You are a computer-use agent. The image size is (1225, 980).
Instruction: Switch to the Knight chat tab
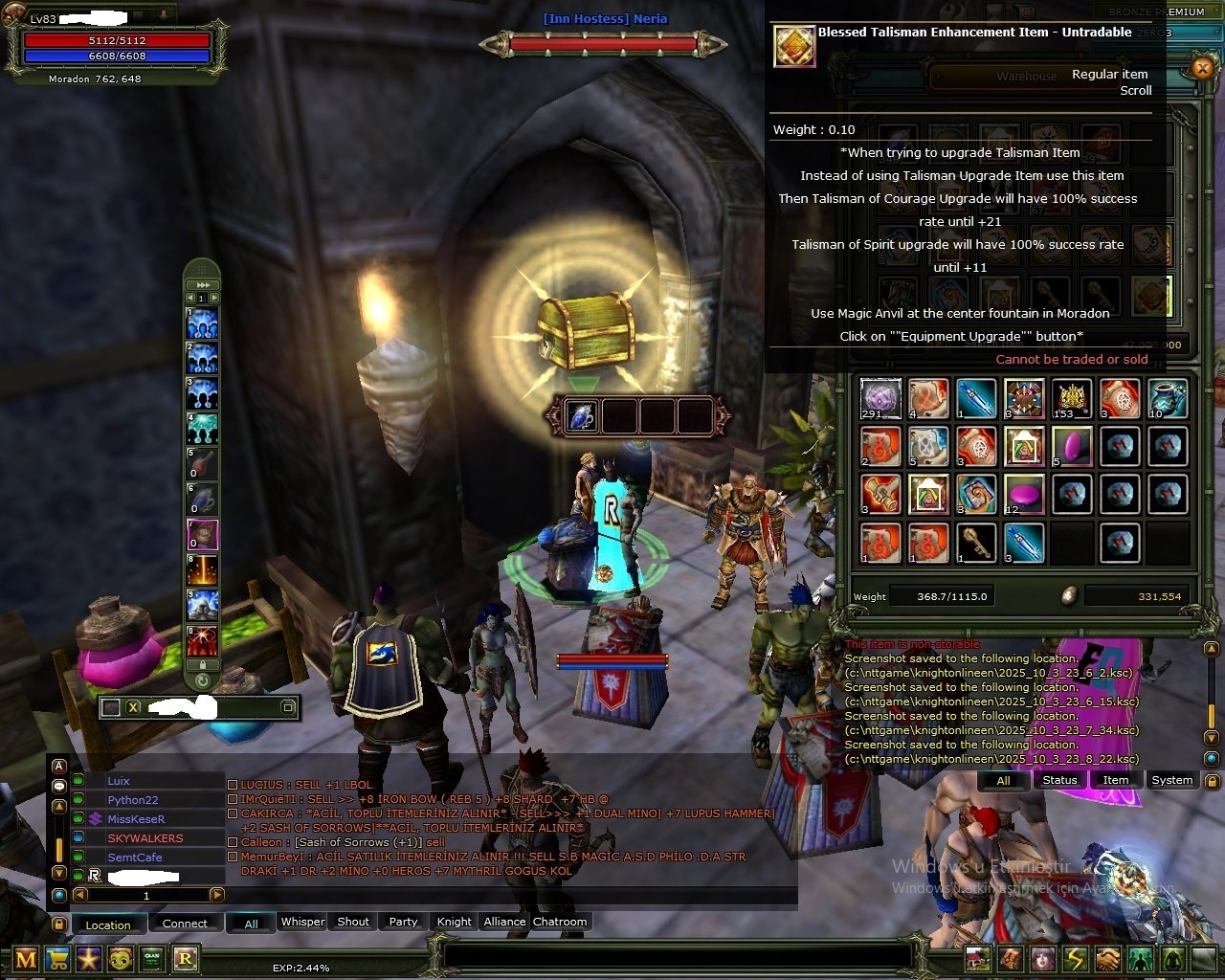454,922
